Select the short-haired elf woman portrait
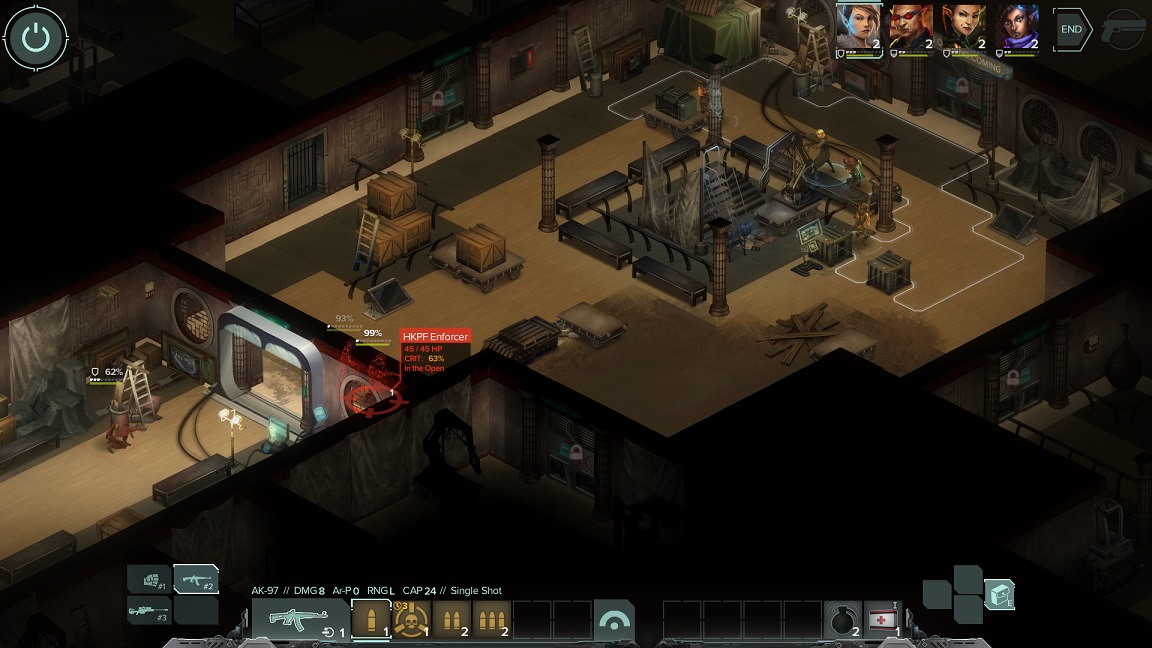The image size is (1152, 648). pos(859,28)
